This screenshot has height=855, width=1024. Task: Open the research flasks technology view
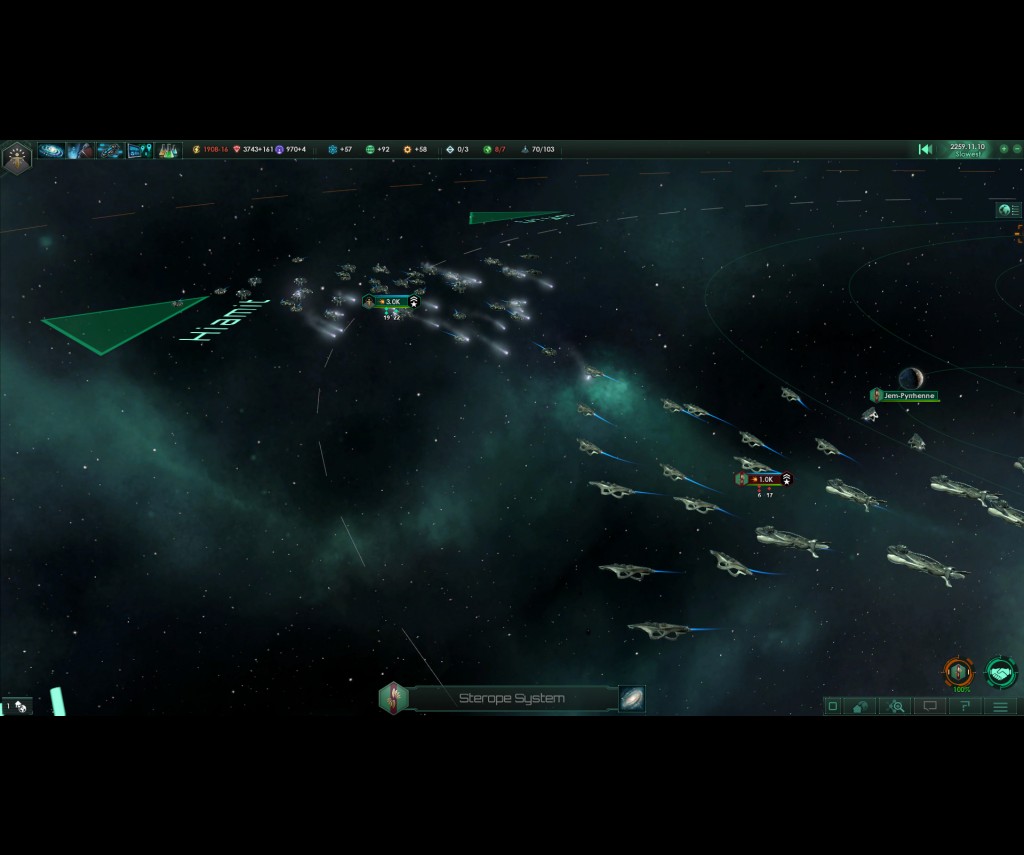coord(166,150)
